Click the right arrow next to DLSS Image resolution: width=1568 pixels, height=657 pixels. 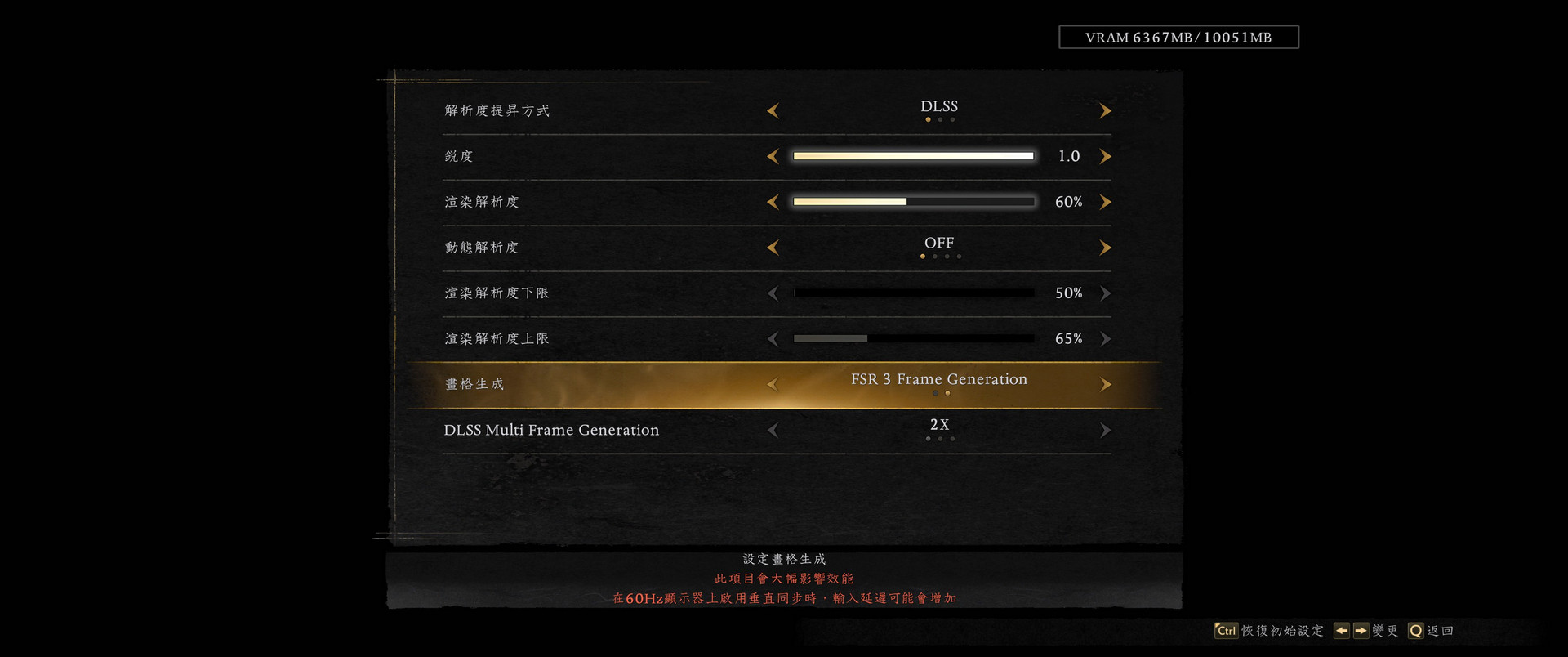tap(1105, 111)
